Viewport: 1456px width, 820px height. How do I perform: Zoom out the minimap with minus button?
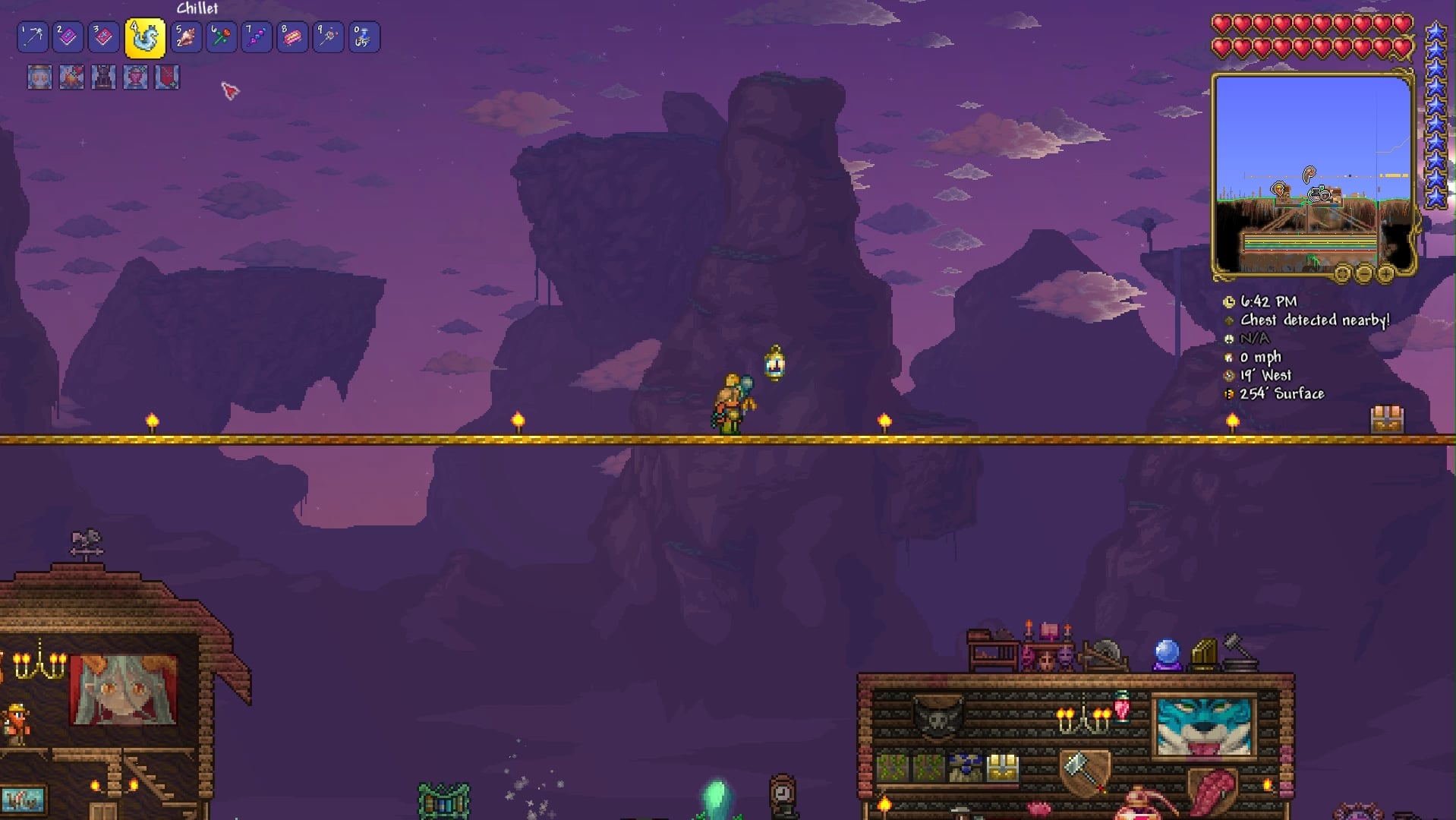1363,273
